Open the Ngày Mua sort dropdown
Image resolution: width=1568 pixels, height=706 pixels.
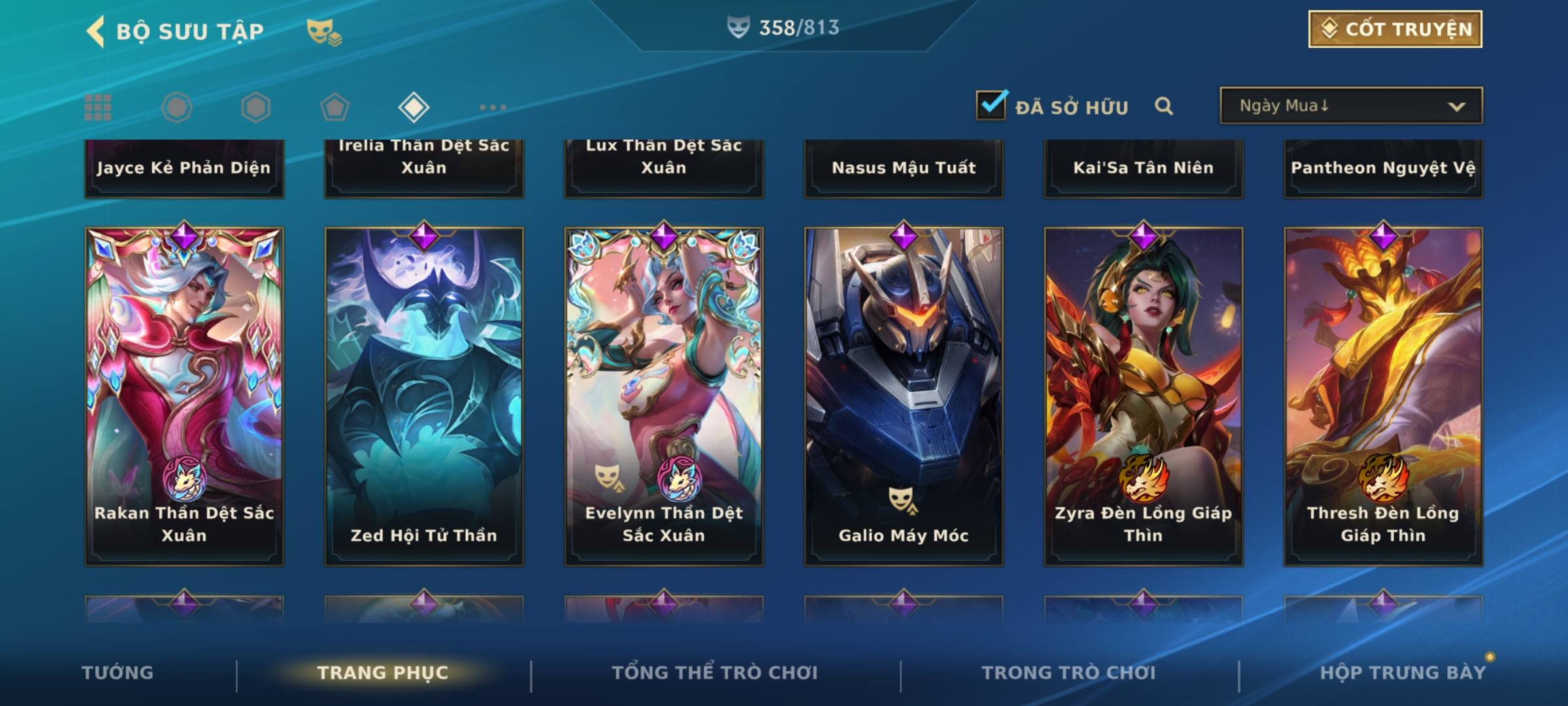tap(1350, 106)
